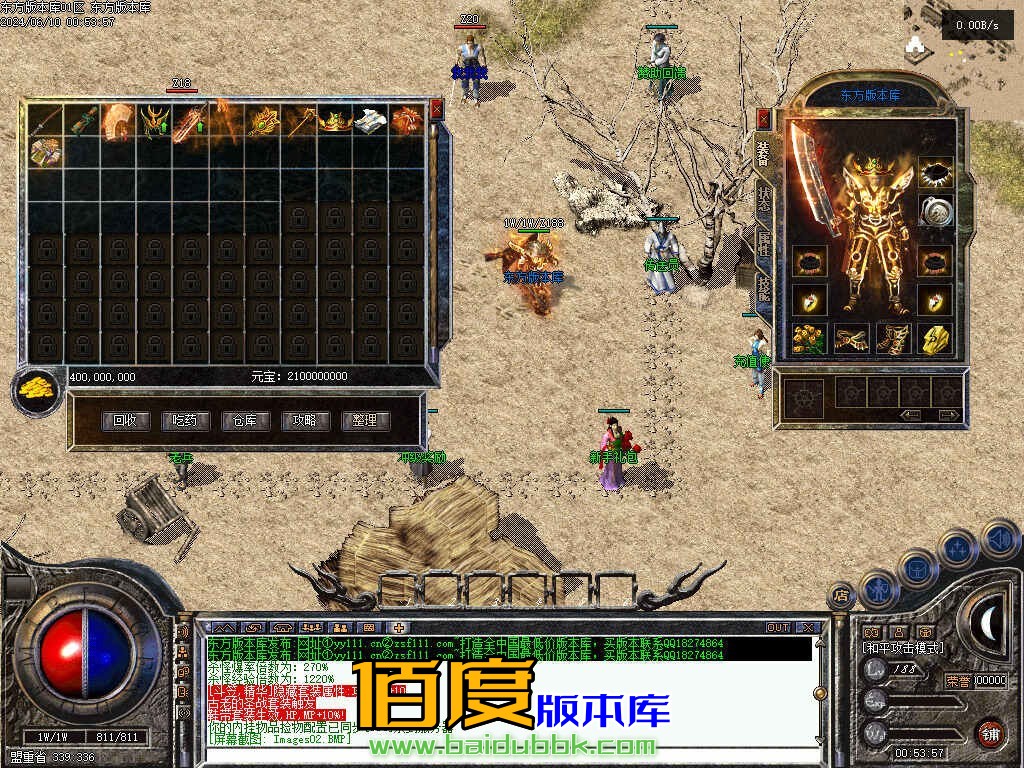
Task: Click the 回收 recycle button
Action: (x=125, y=421)
